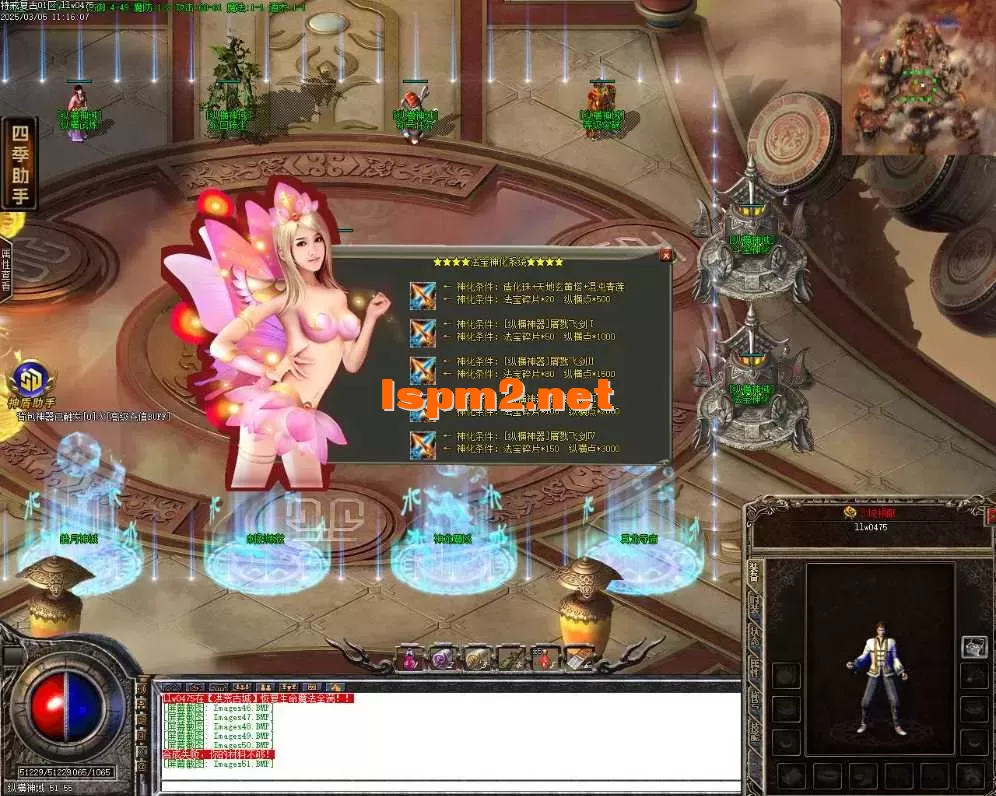
Task: Click the highlighted slot beside the character model
Action: (x=973, y=648)
